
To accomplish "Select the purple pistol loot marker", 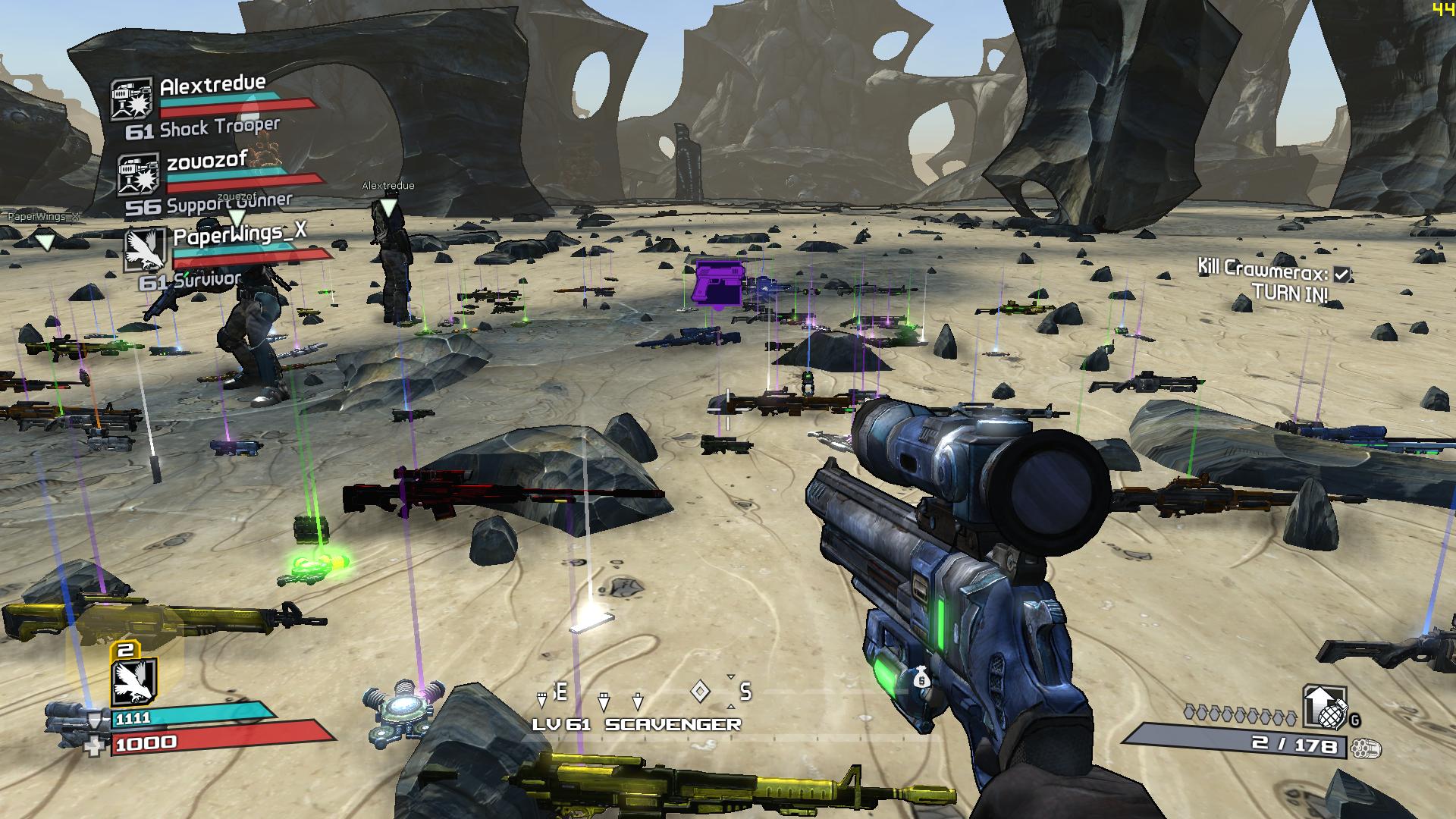I will click(x=717, y=283).
